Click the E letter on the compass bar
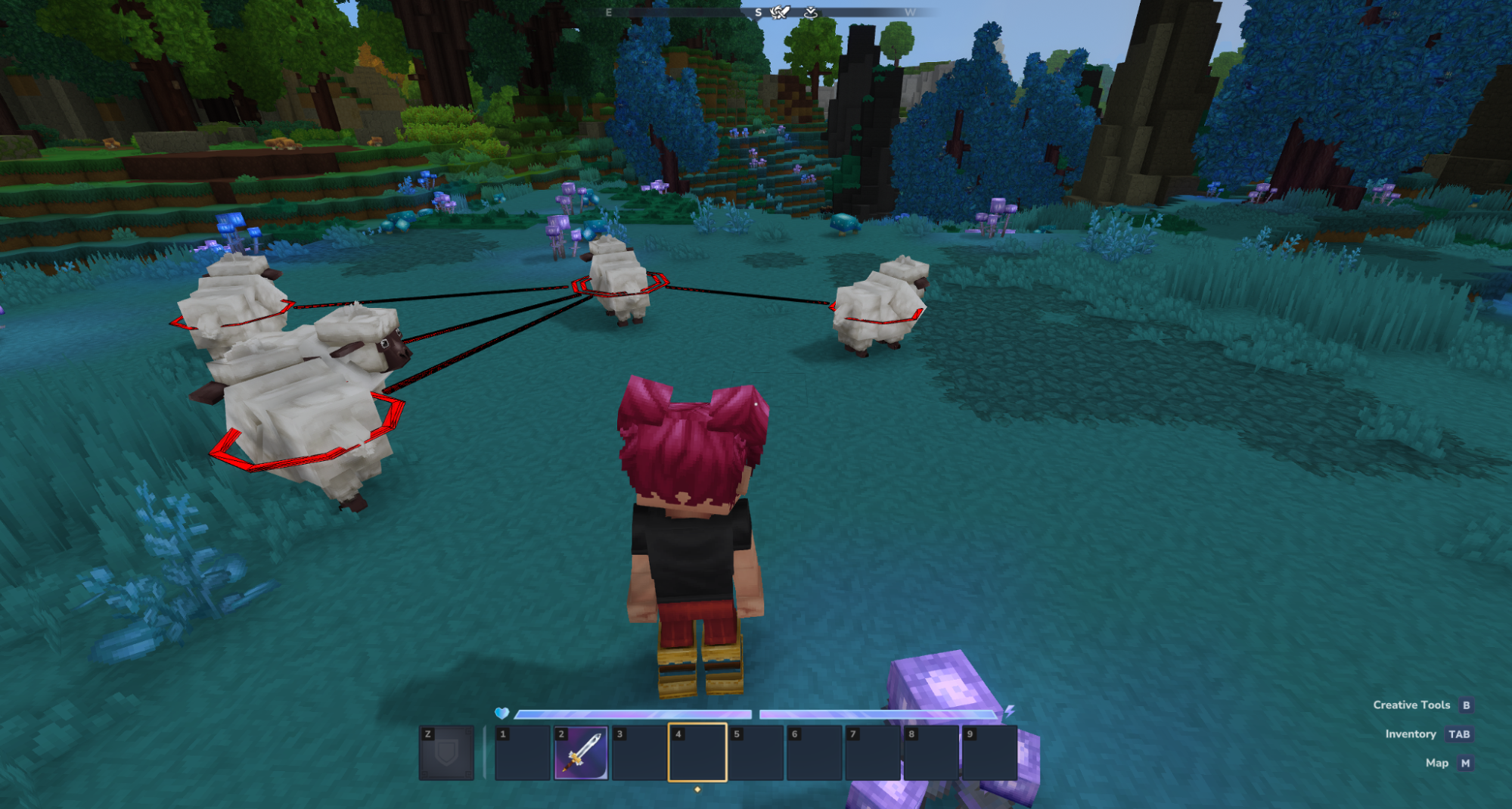 [608, 11]
